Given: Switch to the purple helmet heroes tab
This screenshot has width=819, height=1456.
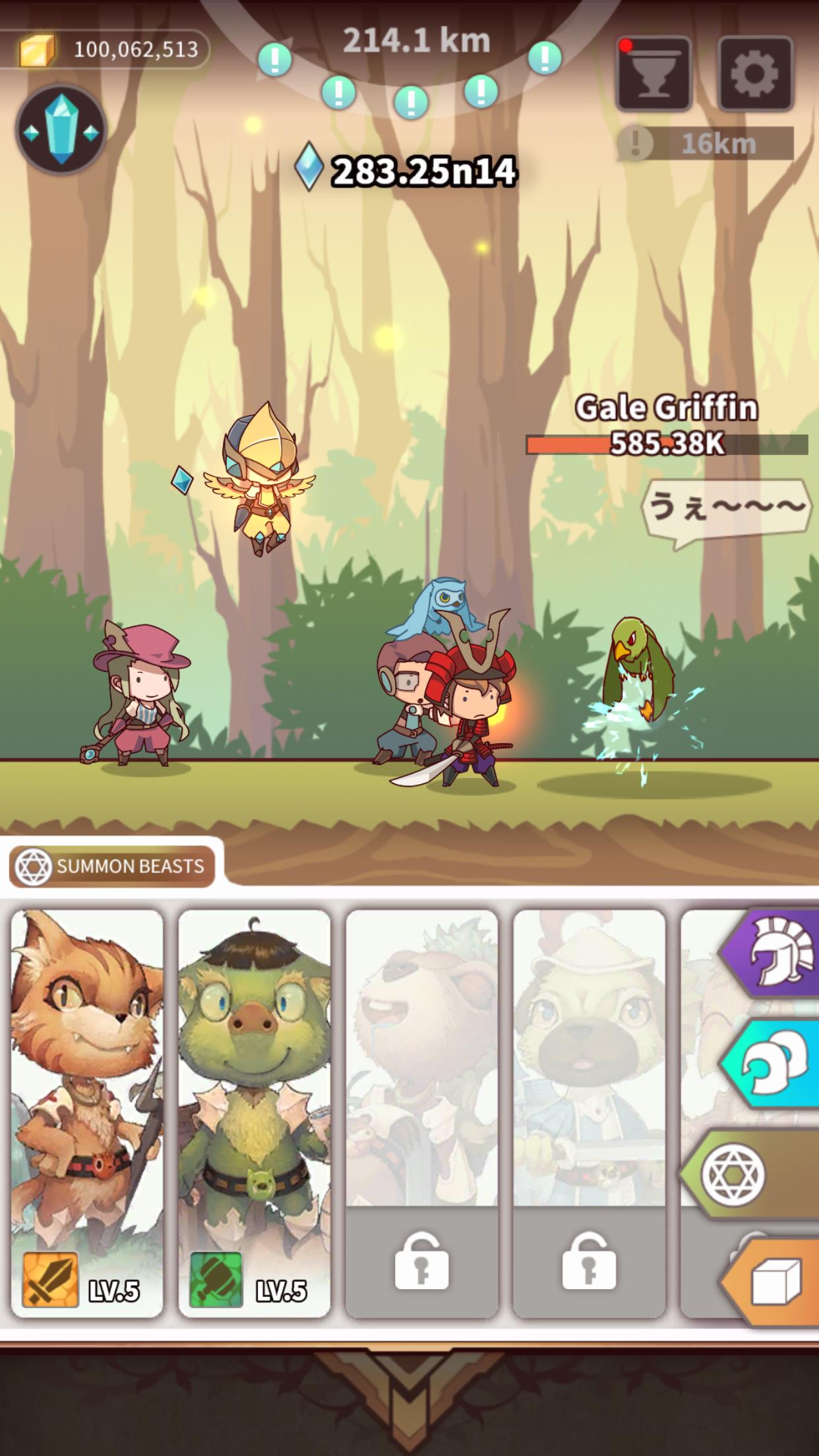Looking at the screenshot, I should click(774, 953).
